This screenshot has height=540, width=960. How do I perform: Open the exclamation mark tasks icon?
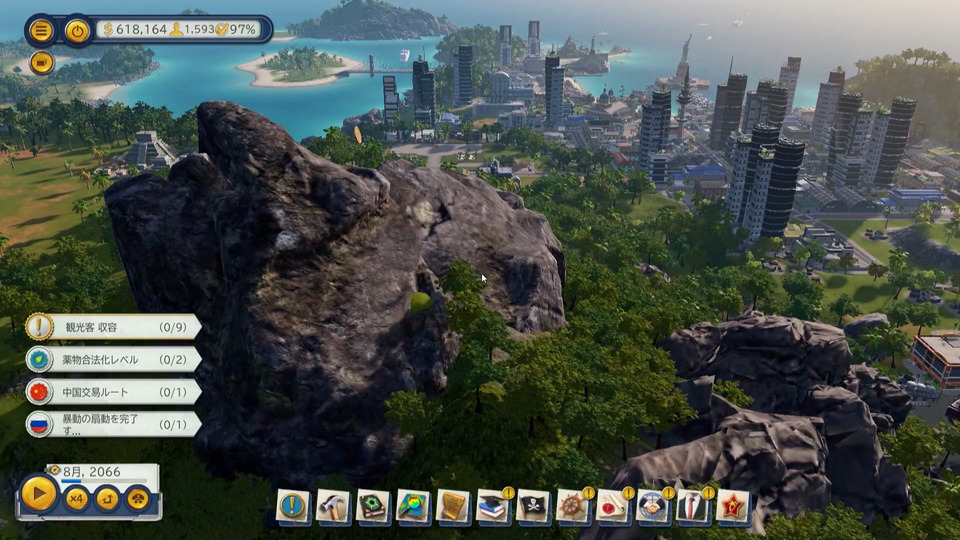[x=293, y=506]
